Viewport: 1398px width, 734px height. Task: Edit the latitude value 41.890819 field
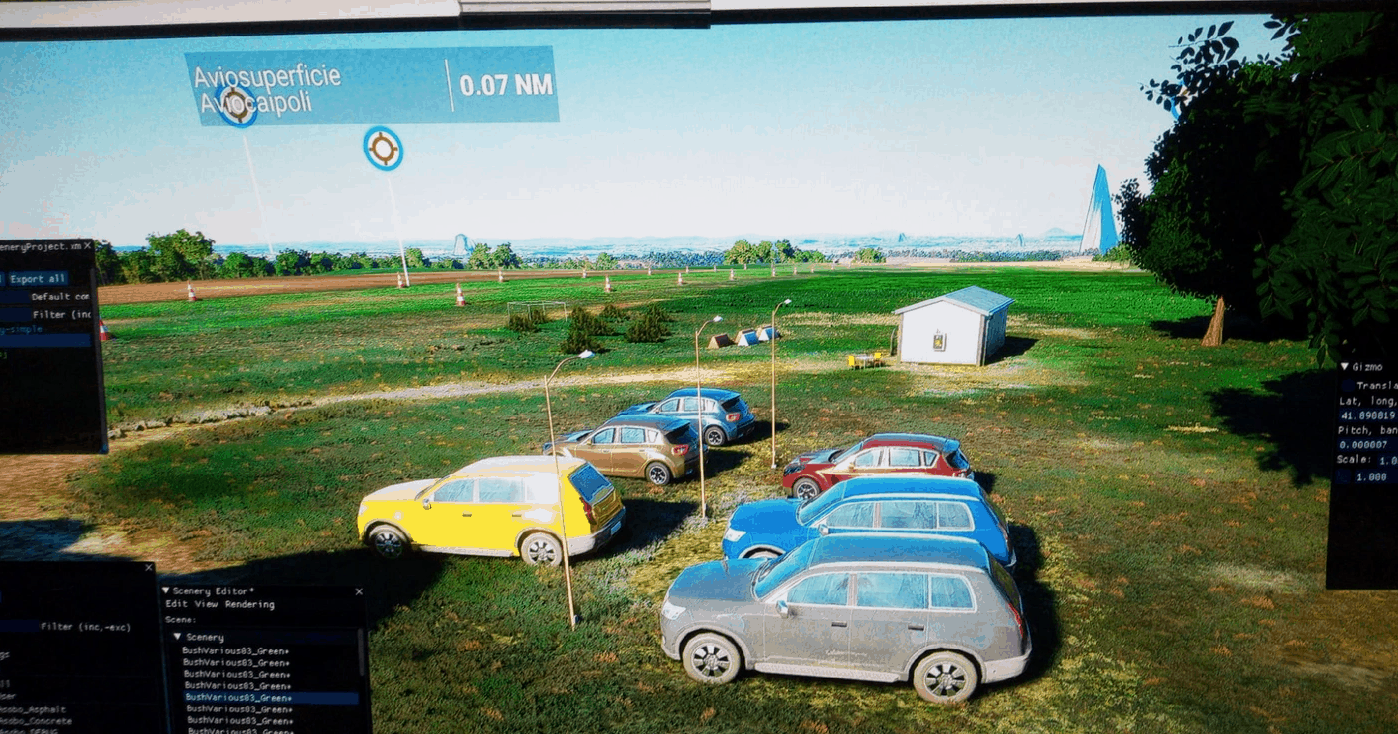point(1366,416)
